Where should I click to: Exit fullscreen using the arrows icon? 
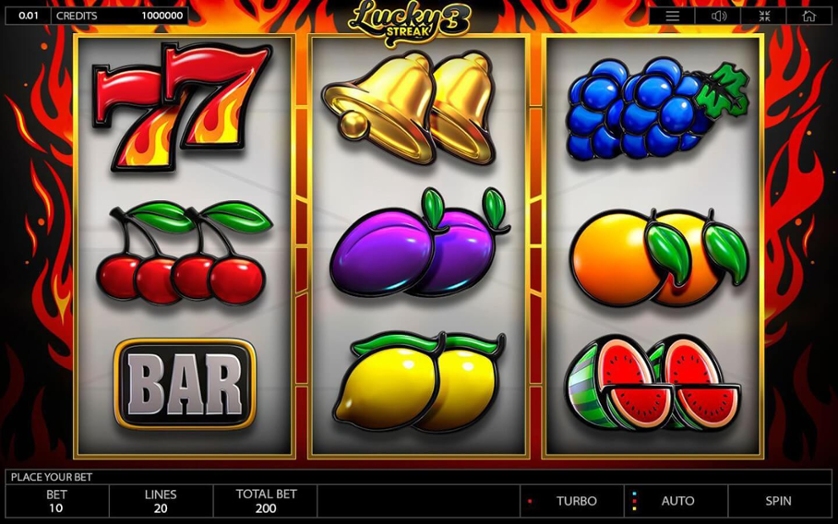point(763,16)
